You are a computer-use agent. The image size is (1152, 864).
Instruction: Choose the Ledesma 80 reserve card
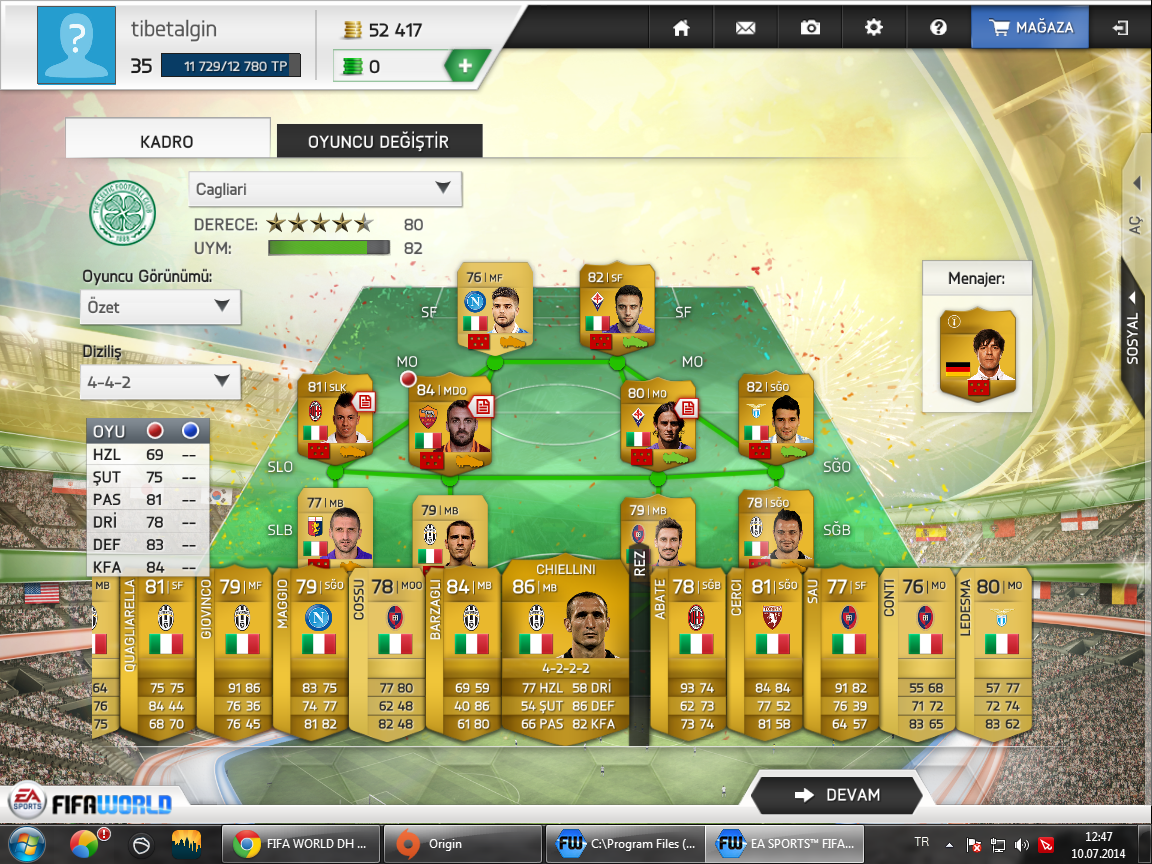coord(993,655)
